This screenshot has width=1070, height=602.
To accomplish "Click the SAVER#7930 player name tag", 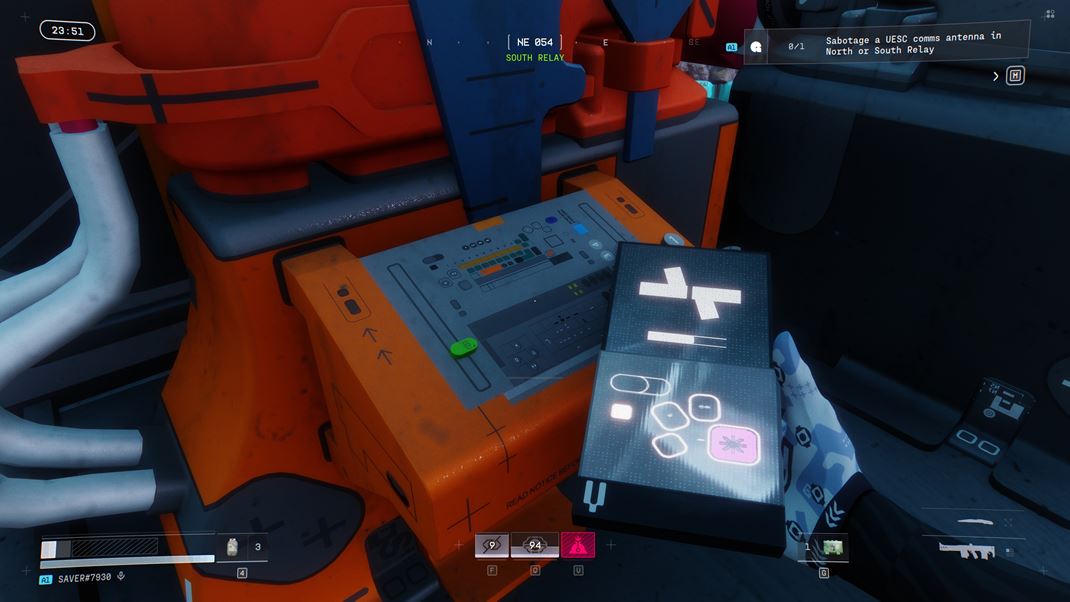I will pyautogui.click(x=83, y=578).
